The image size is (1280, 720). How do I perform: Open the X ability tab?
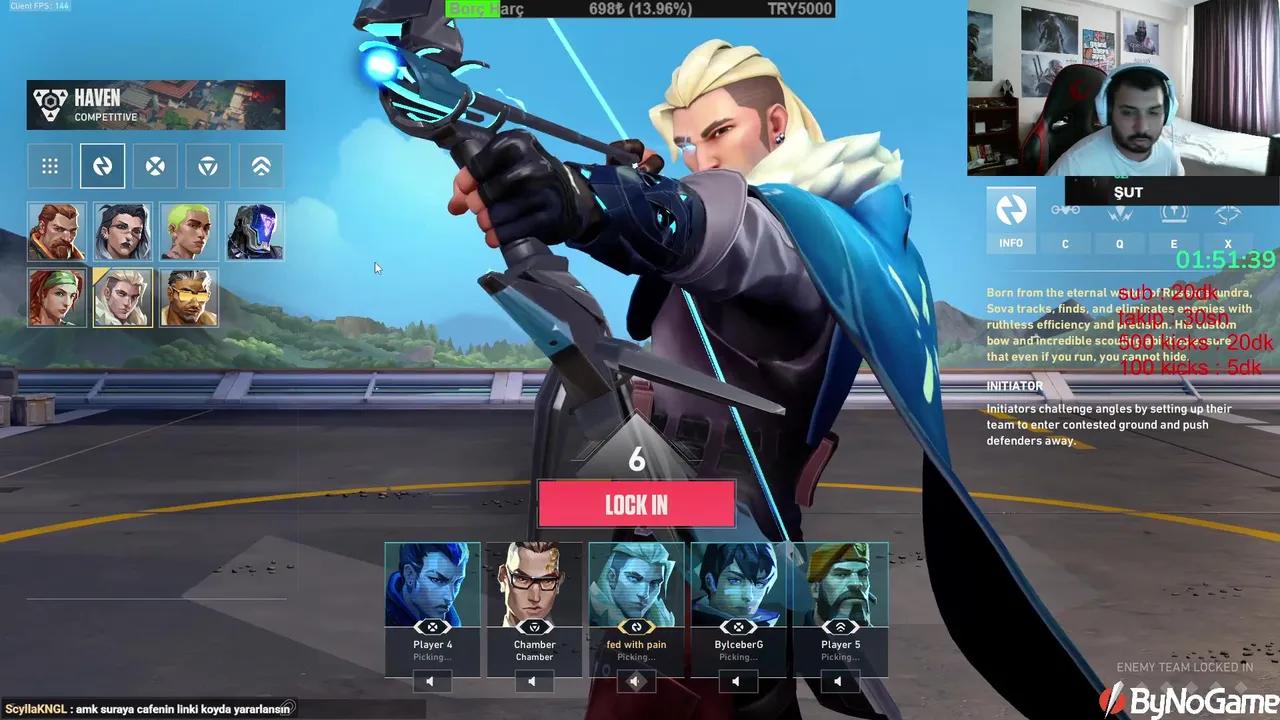(x=1227, y=243)
